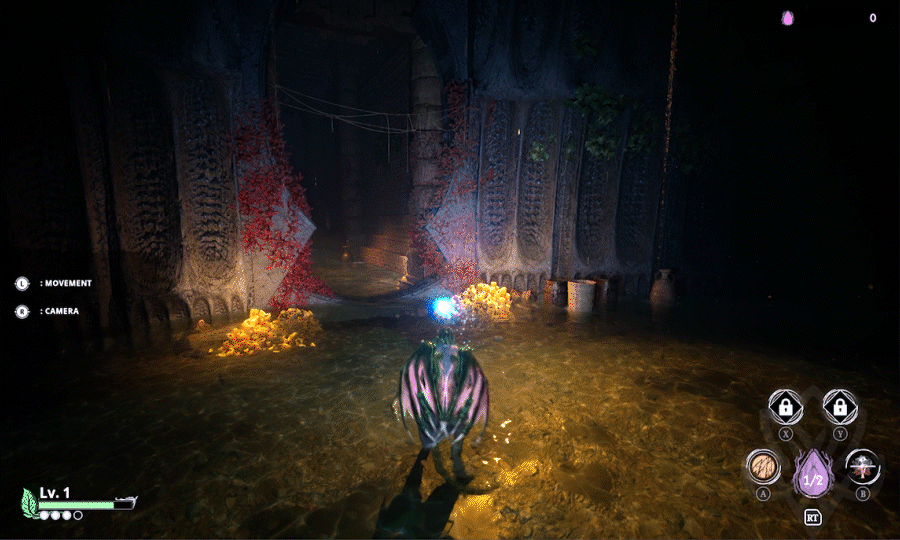The width and height of the screenshot is (900, 540).
Task: Trigger the white burst tree ability
Action: pyautogui.click(x=862, y=467)
